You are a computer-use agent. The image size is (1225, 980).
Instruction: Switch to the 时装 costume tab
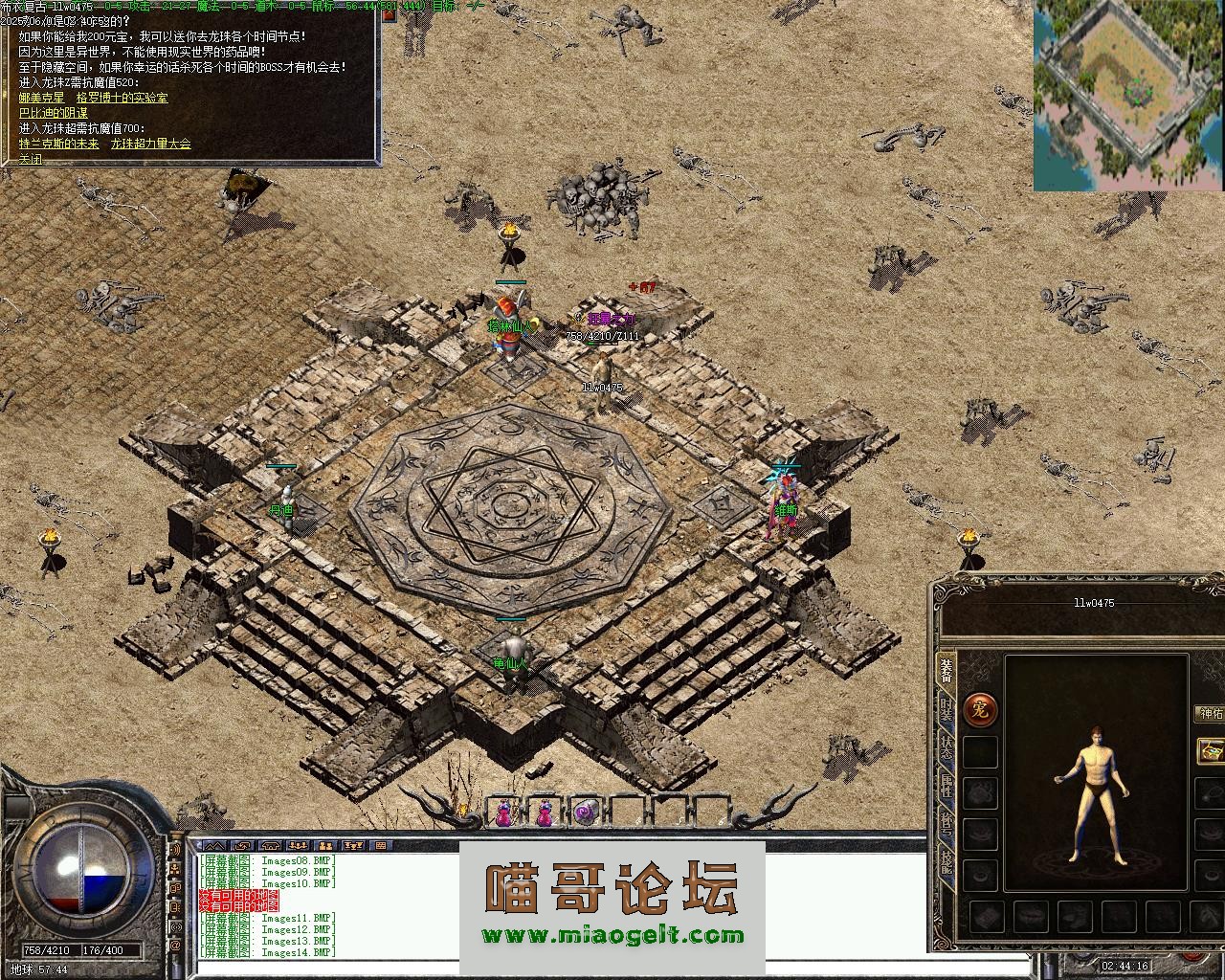tap(946, 709)
